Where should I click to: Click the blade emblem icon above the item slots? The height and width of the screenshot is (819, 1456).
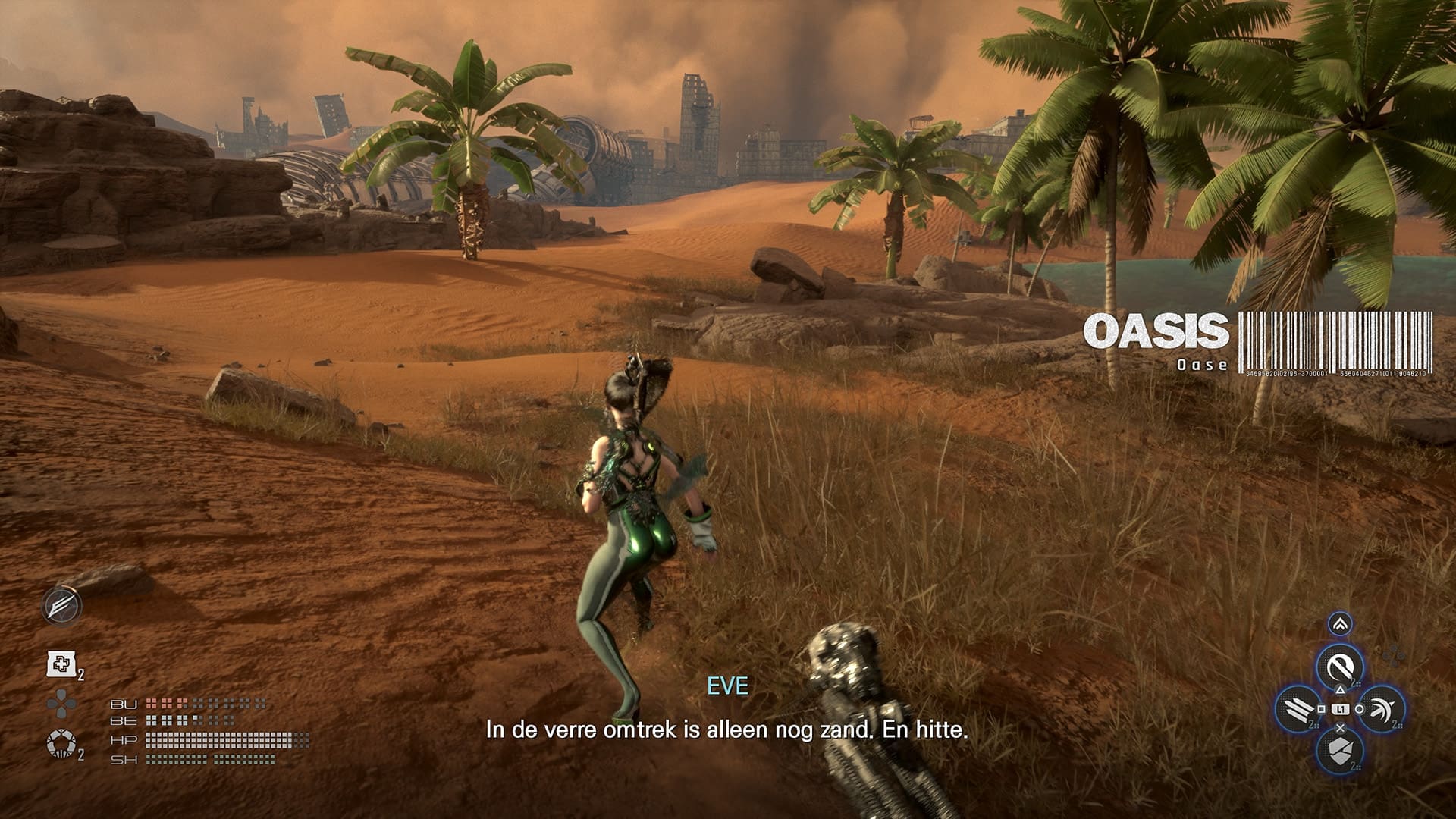tap(63, 607)
